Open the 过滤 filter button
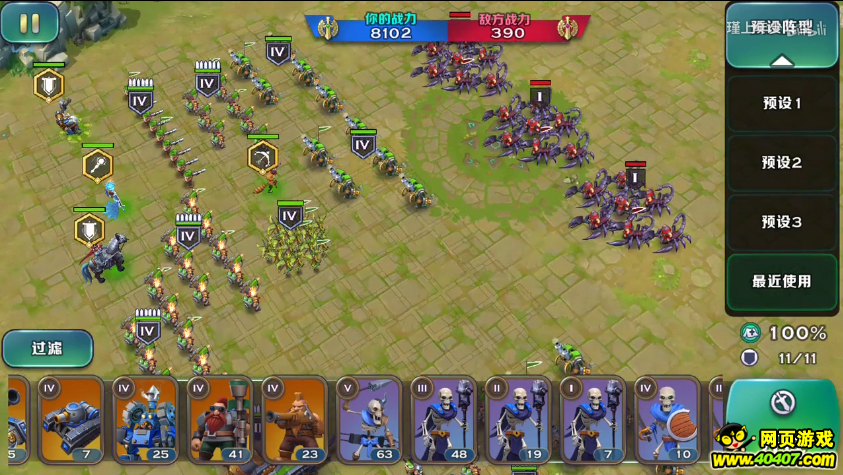Viewport: 843px width, 475px height. pos(47,348)
